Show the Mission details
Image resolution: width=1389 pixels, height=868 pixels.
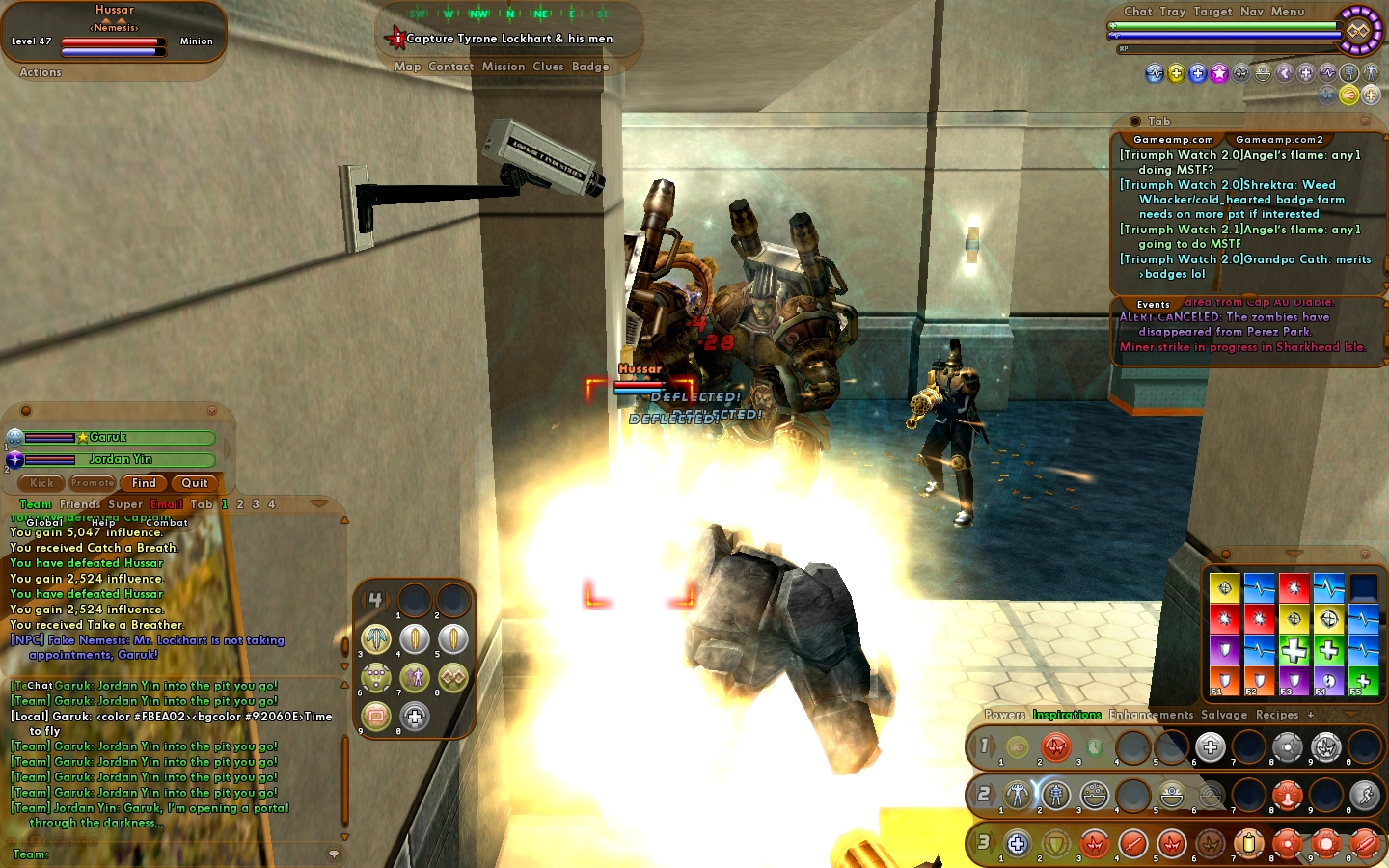[504, 67]
